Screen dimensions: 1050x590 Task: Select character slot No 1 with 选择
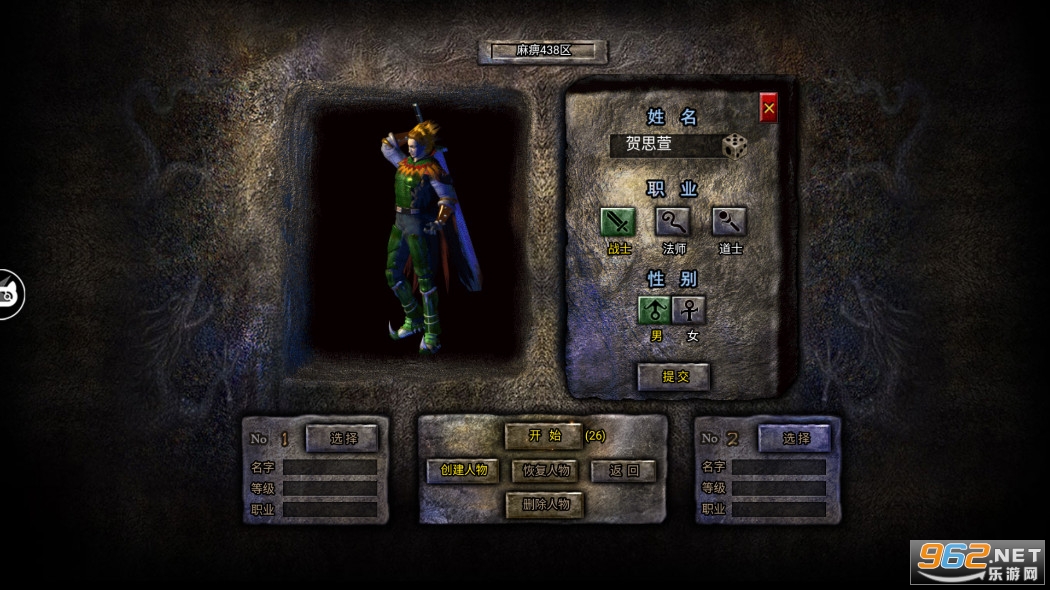(343, 438)
